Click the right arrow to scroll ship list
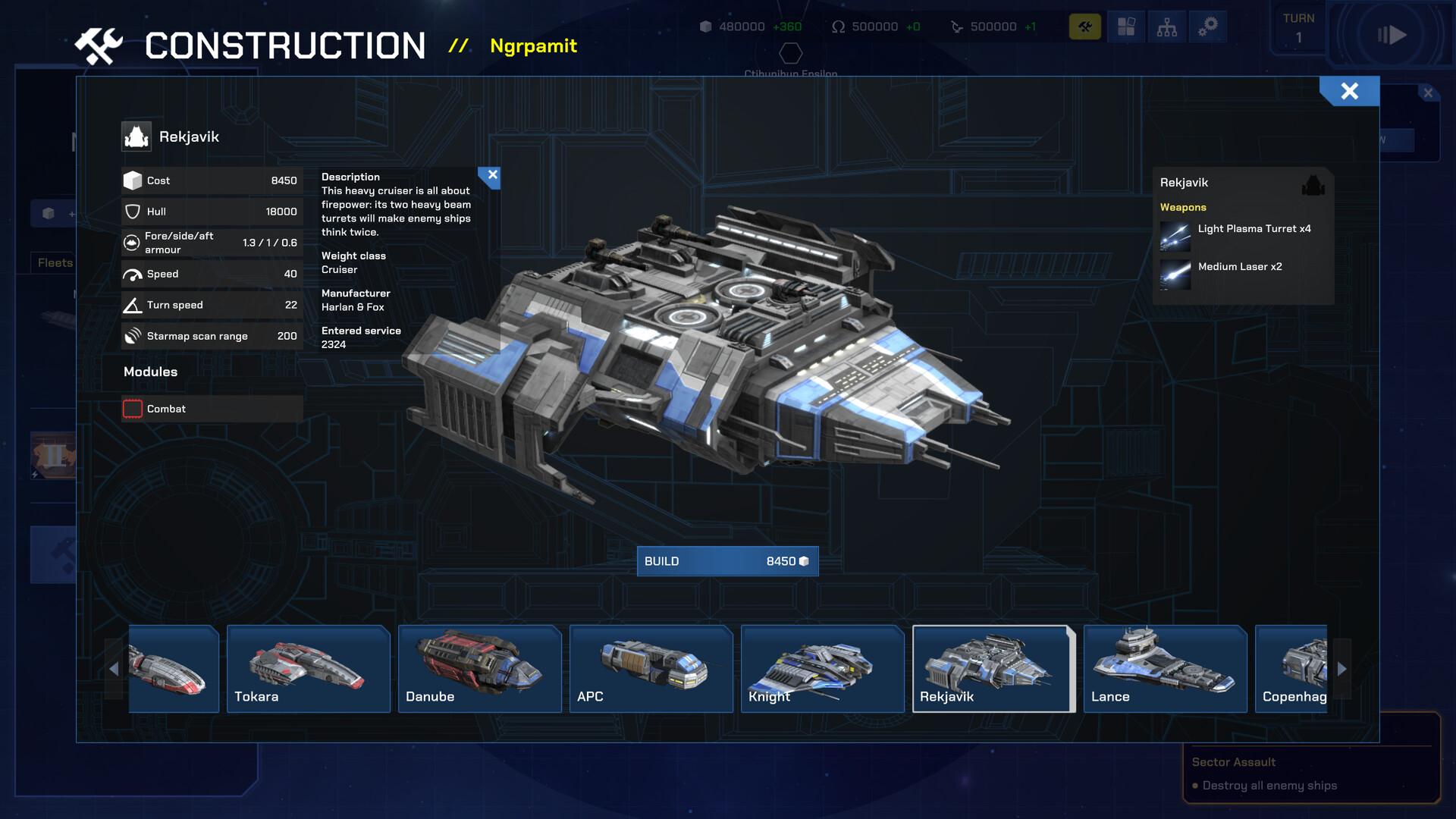The image size is (1456, 819). tap(1342, 669)
